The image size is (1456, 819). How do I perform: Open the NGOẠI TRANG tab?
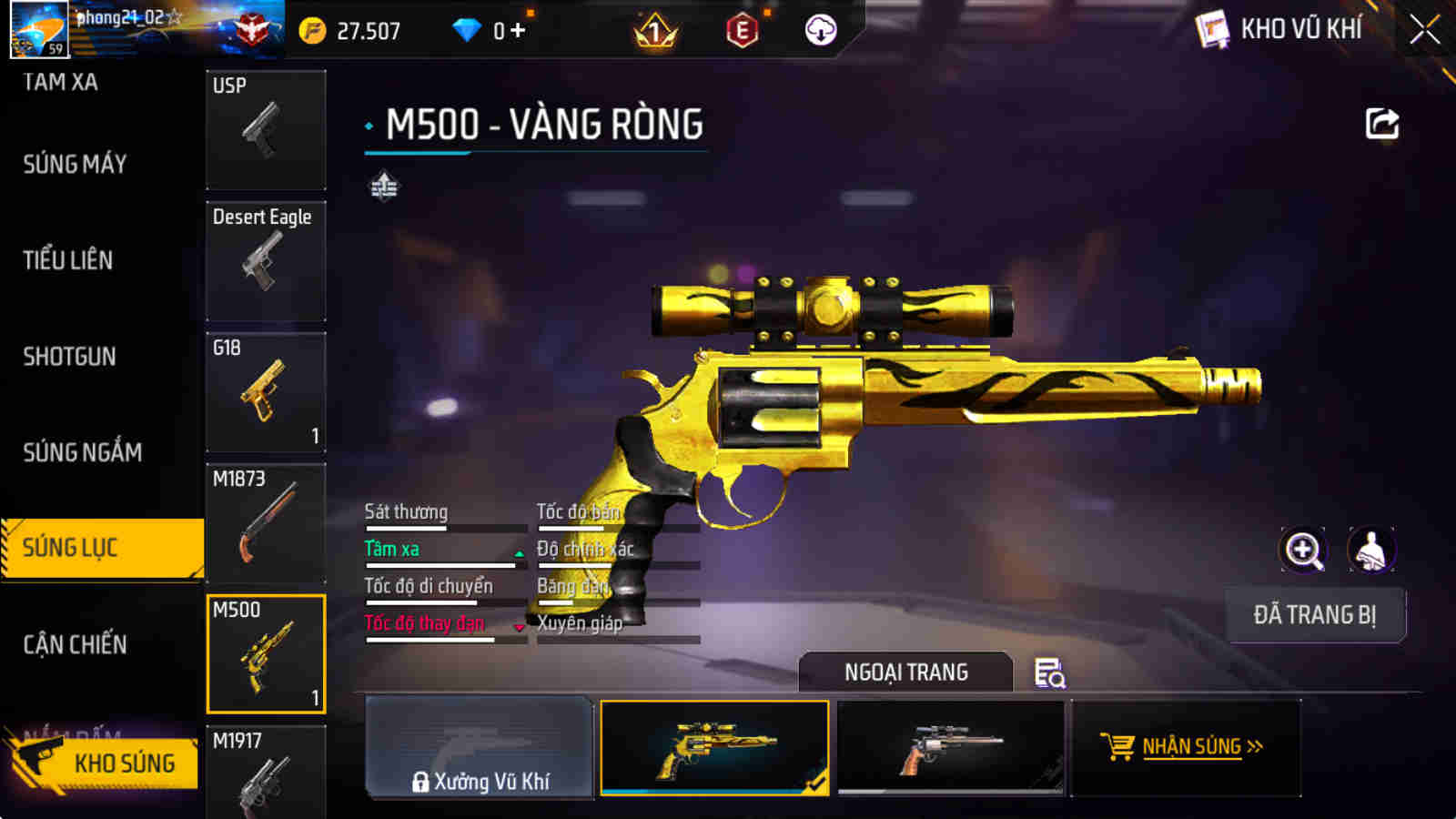pyautogui.click(x=905, y=672)
